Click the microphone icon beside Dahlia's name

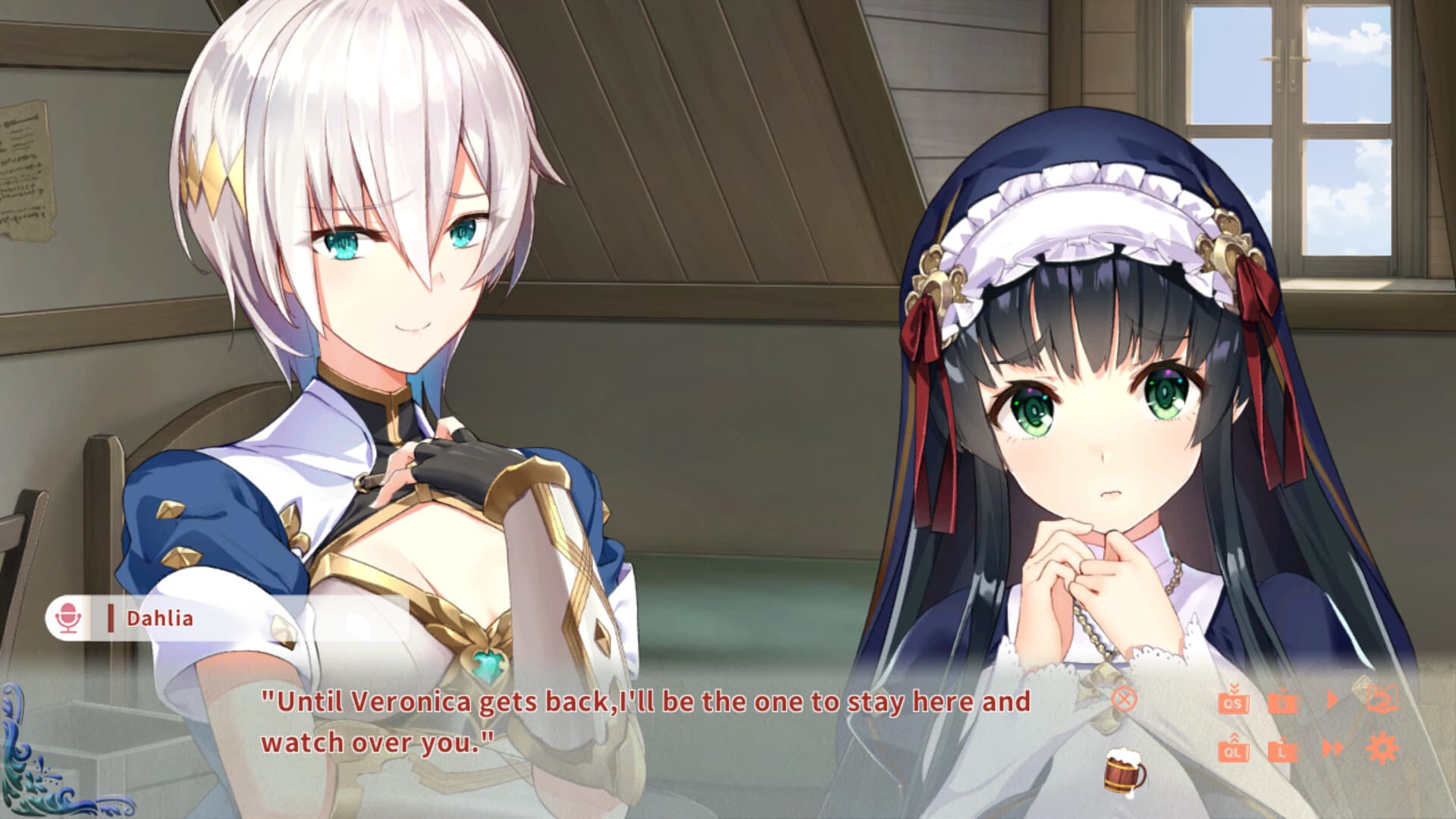[67, 619]
